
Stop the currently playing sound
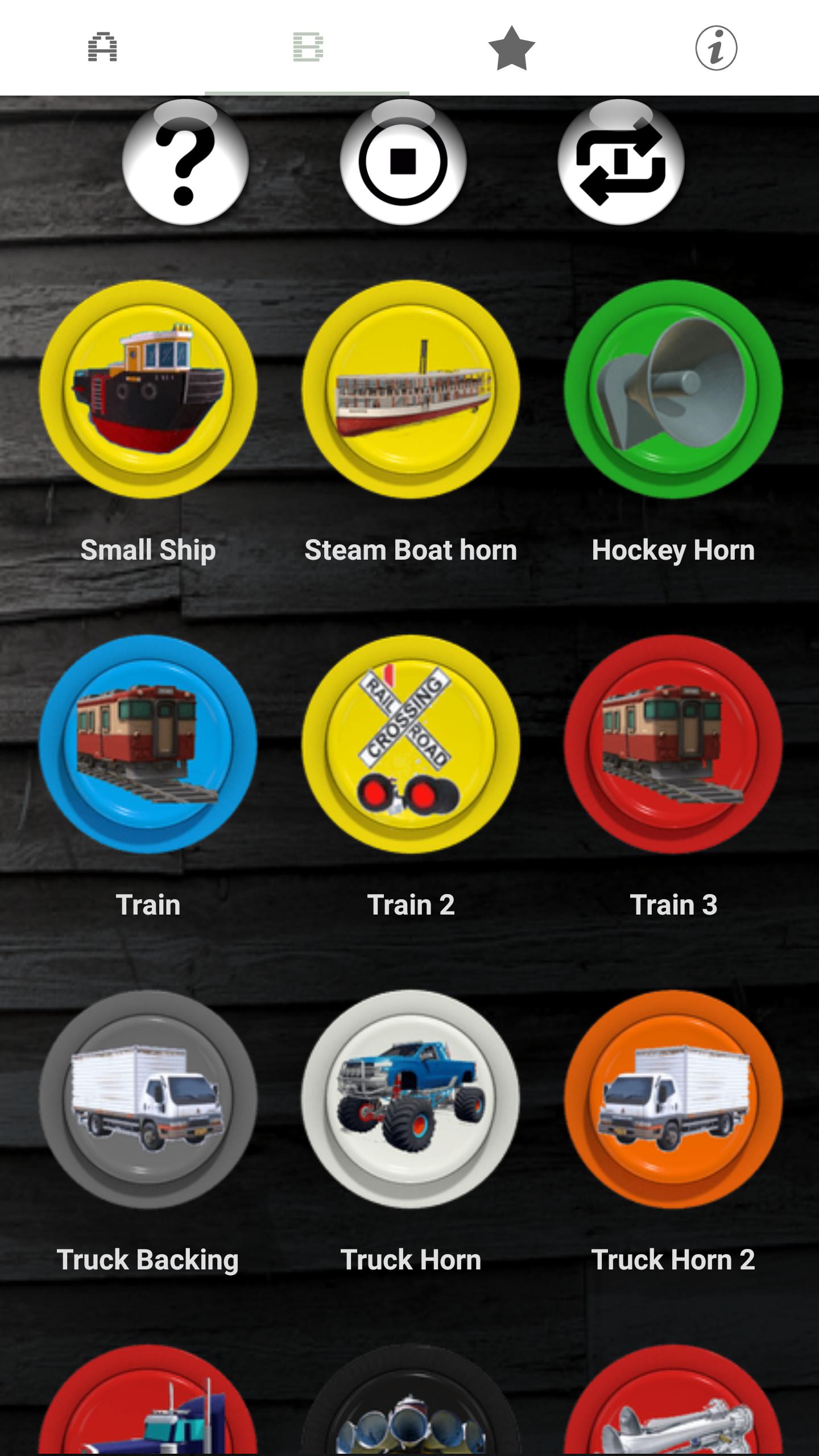[x=403, y=162]
